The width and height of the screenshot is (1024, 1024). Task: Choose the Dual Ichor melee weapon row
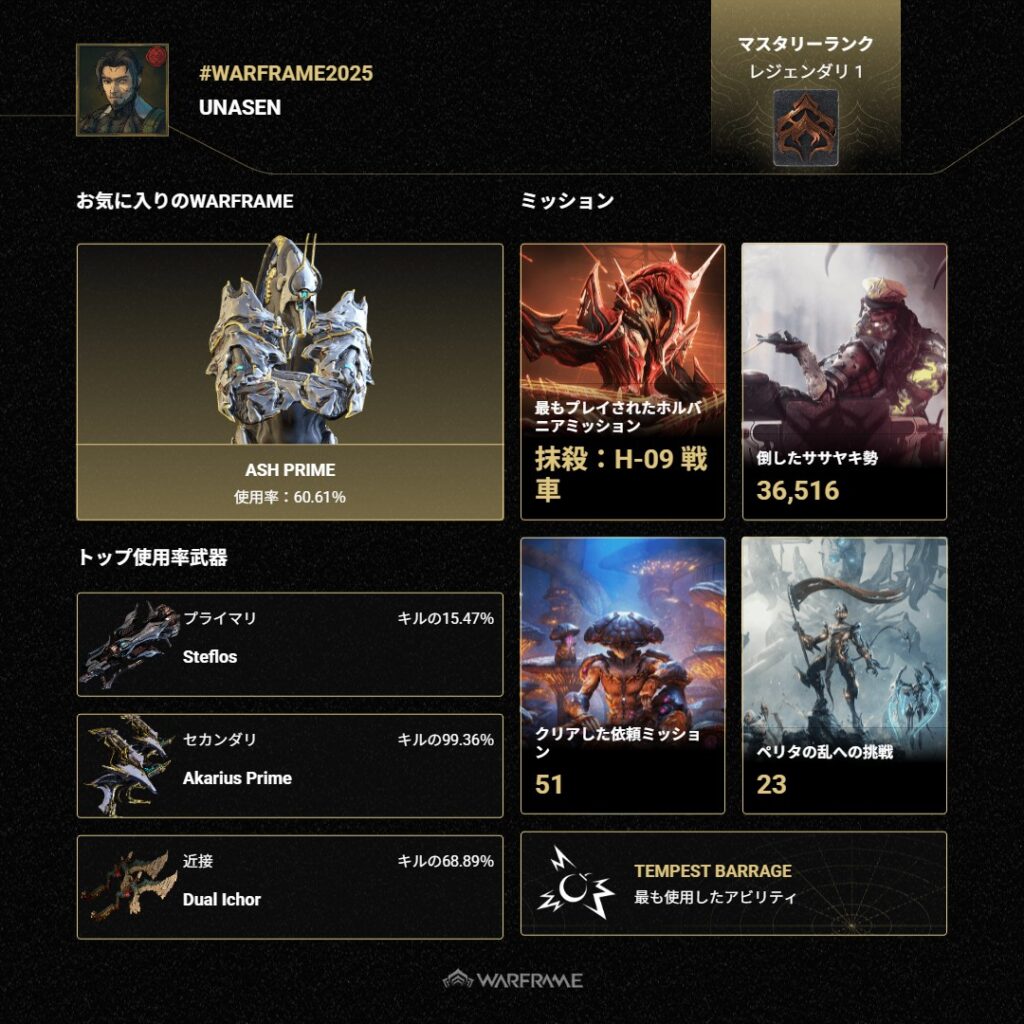click(x=289, y=887)
